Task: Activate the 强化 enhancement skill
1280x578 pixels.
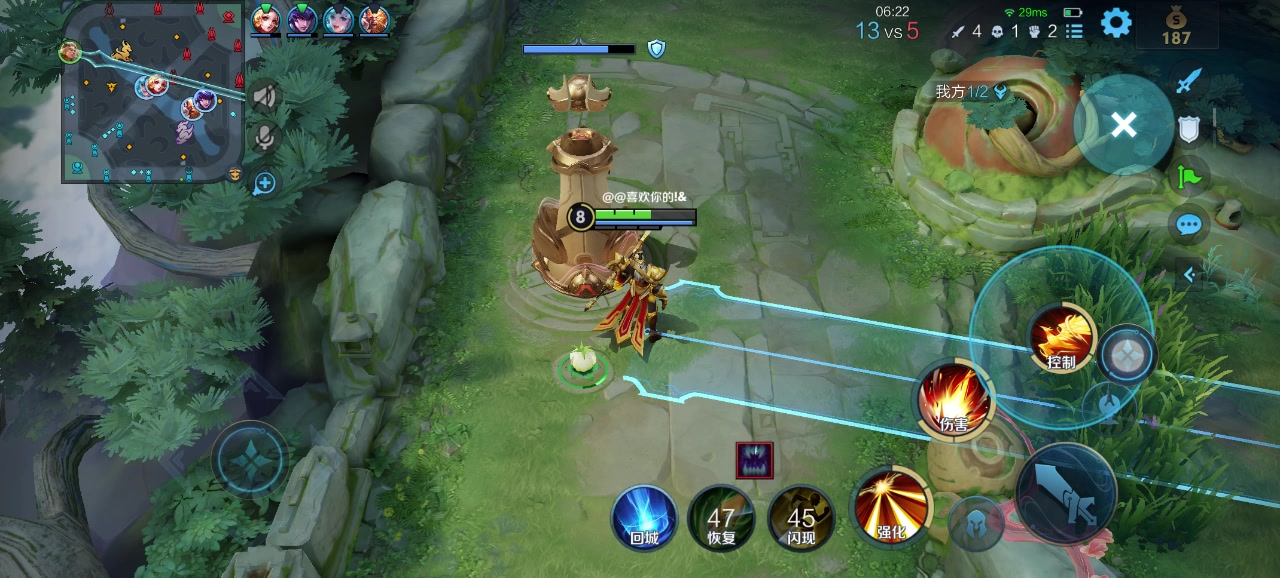Action: (x=890, y=506)
